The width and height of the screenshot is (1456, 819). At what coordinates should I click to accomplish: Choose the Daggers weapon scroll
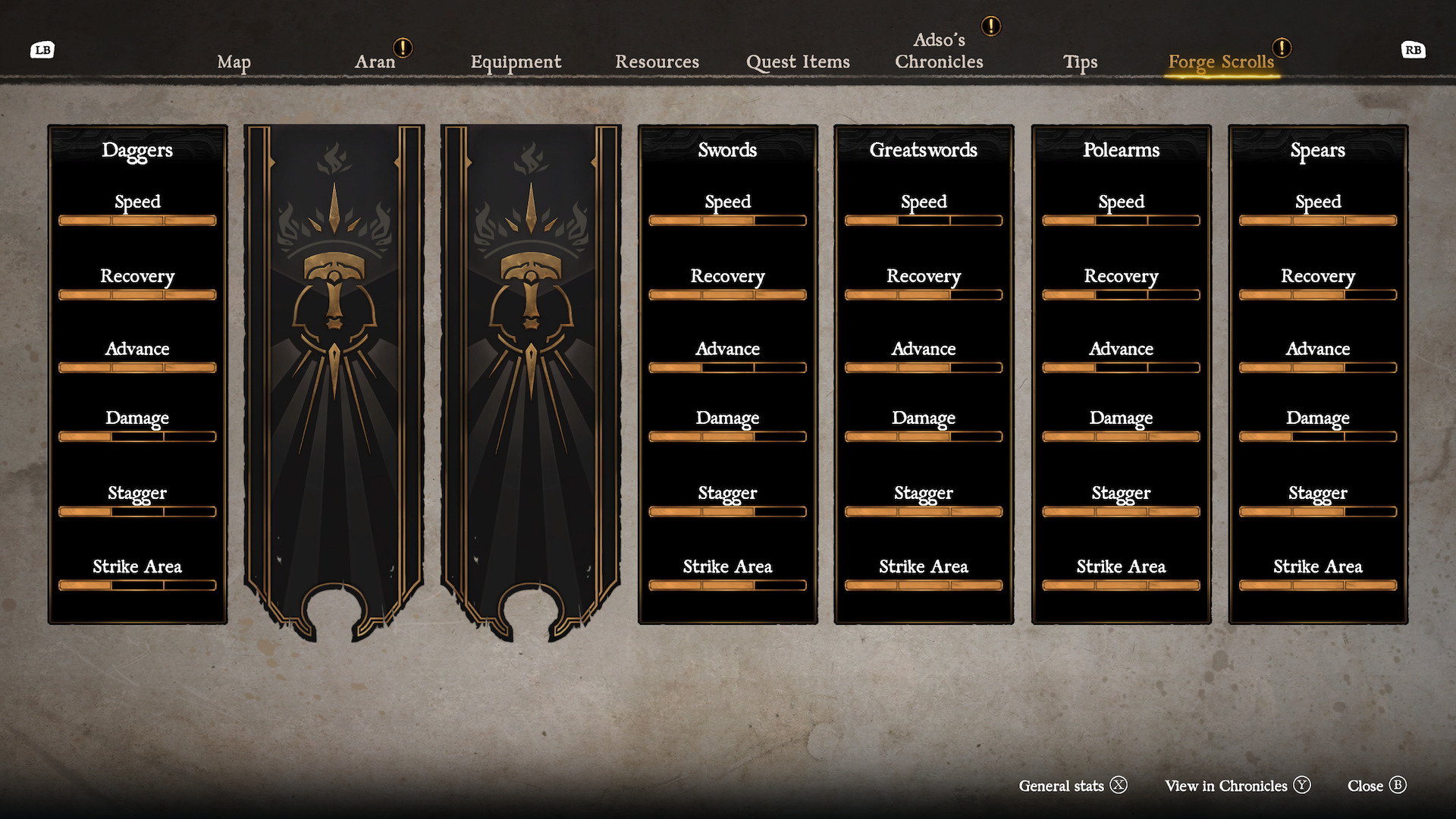pos(137,375)
